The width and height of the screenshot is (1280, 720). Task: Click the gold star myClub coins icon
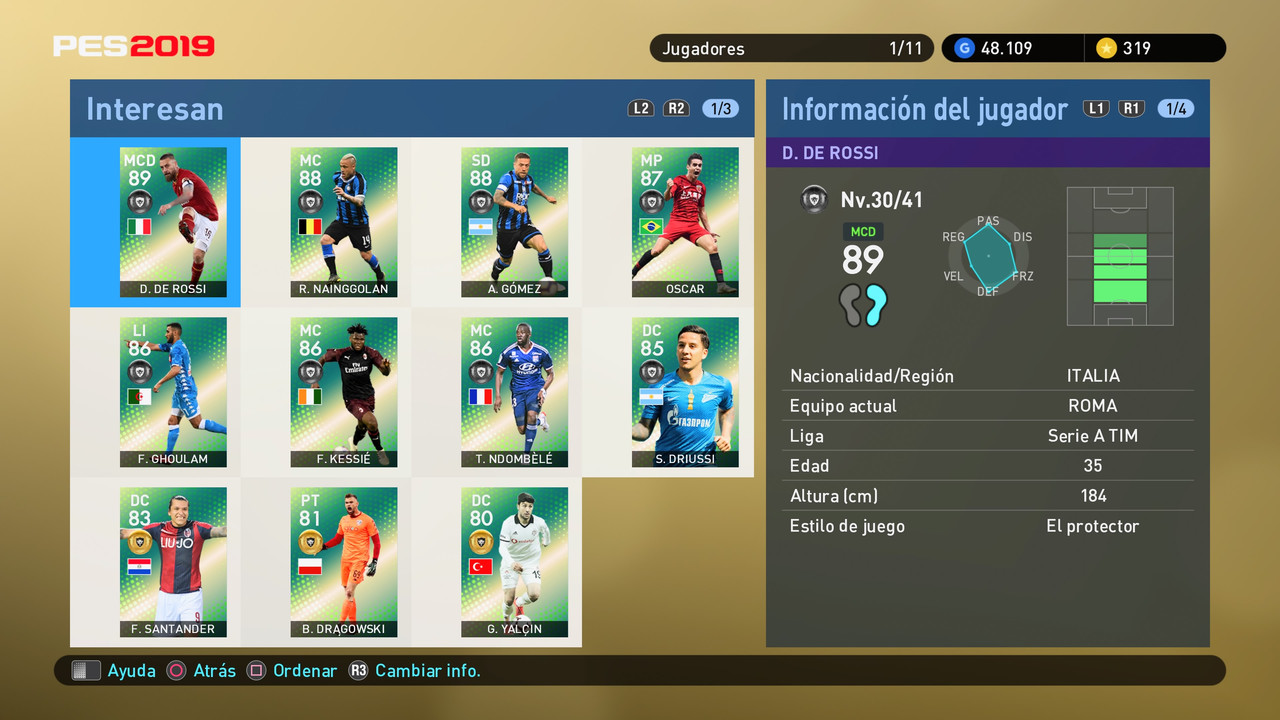click(x=1108, y=47)
